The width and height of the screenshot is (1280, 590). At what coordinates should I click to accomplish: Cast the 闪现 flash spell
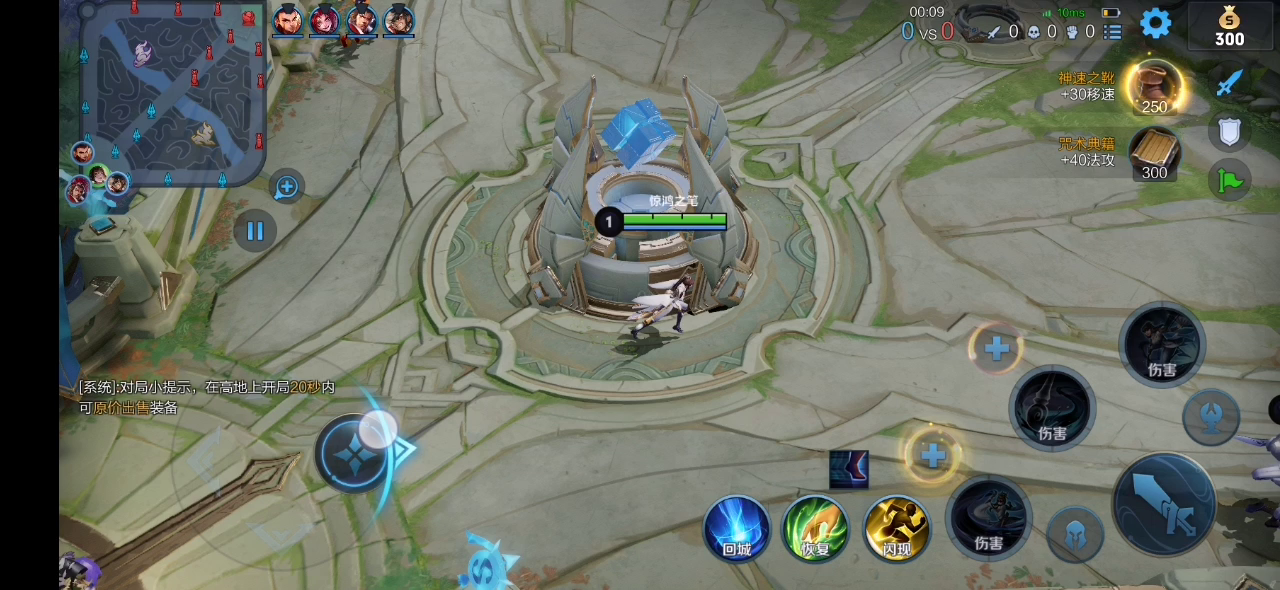(x=897, y=527)
